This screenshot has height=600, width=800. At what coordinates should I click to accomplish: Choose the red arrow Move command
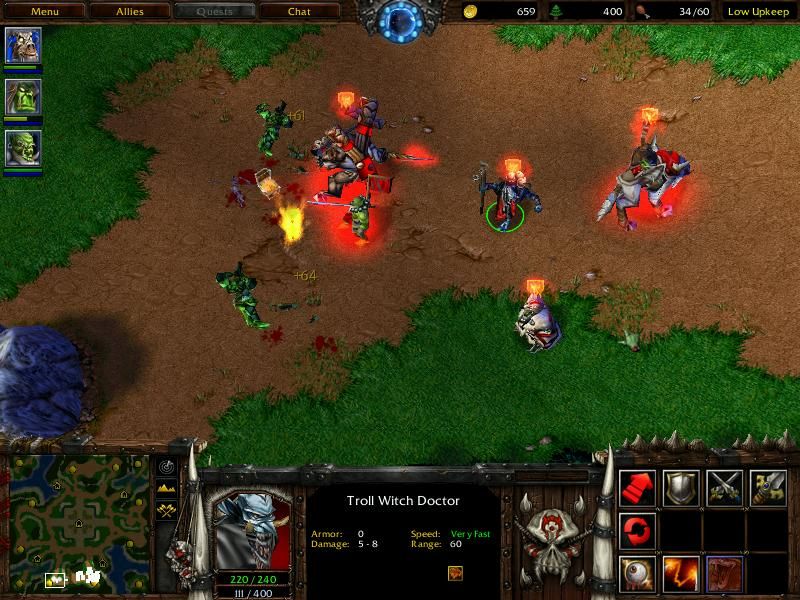click(x=637, y=486)
